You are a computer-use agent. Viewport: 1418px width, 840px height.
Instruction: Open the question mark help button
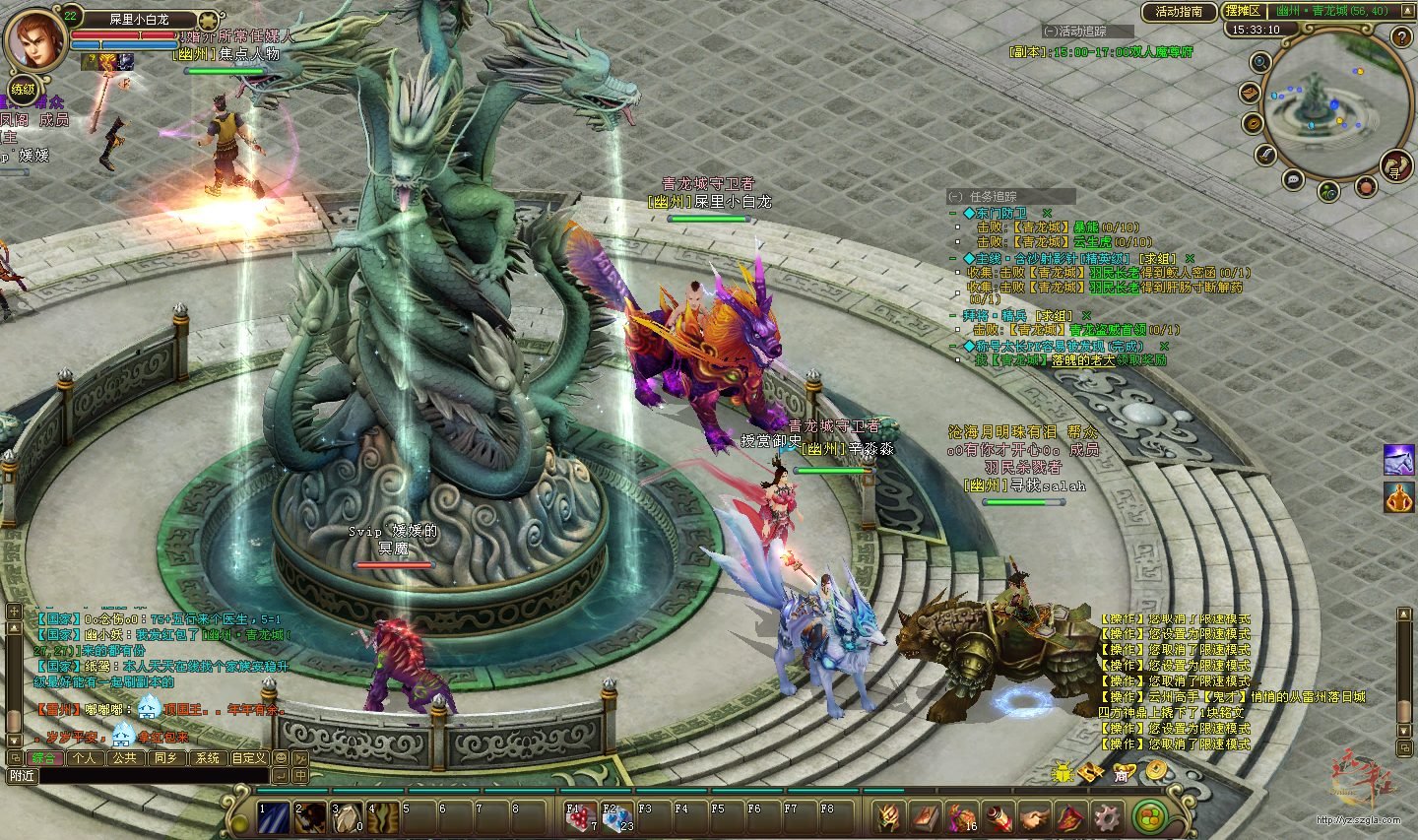click(1402, 37)
